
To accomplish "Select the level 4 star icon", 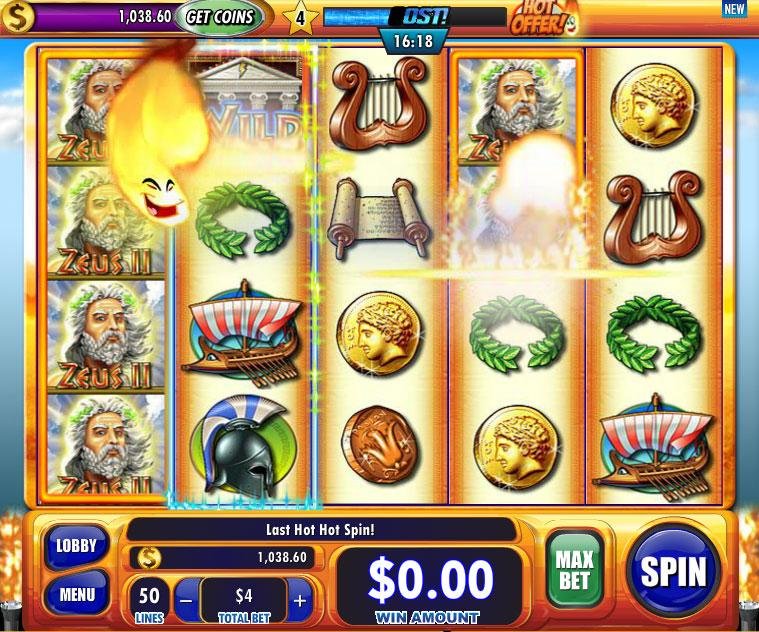I will click(298, 17).
